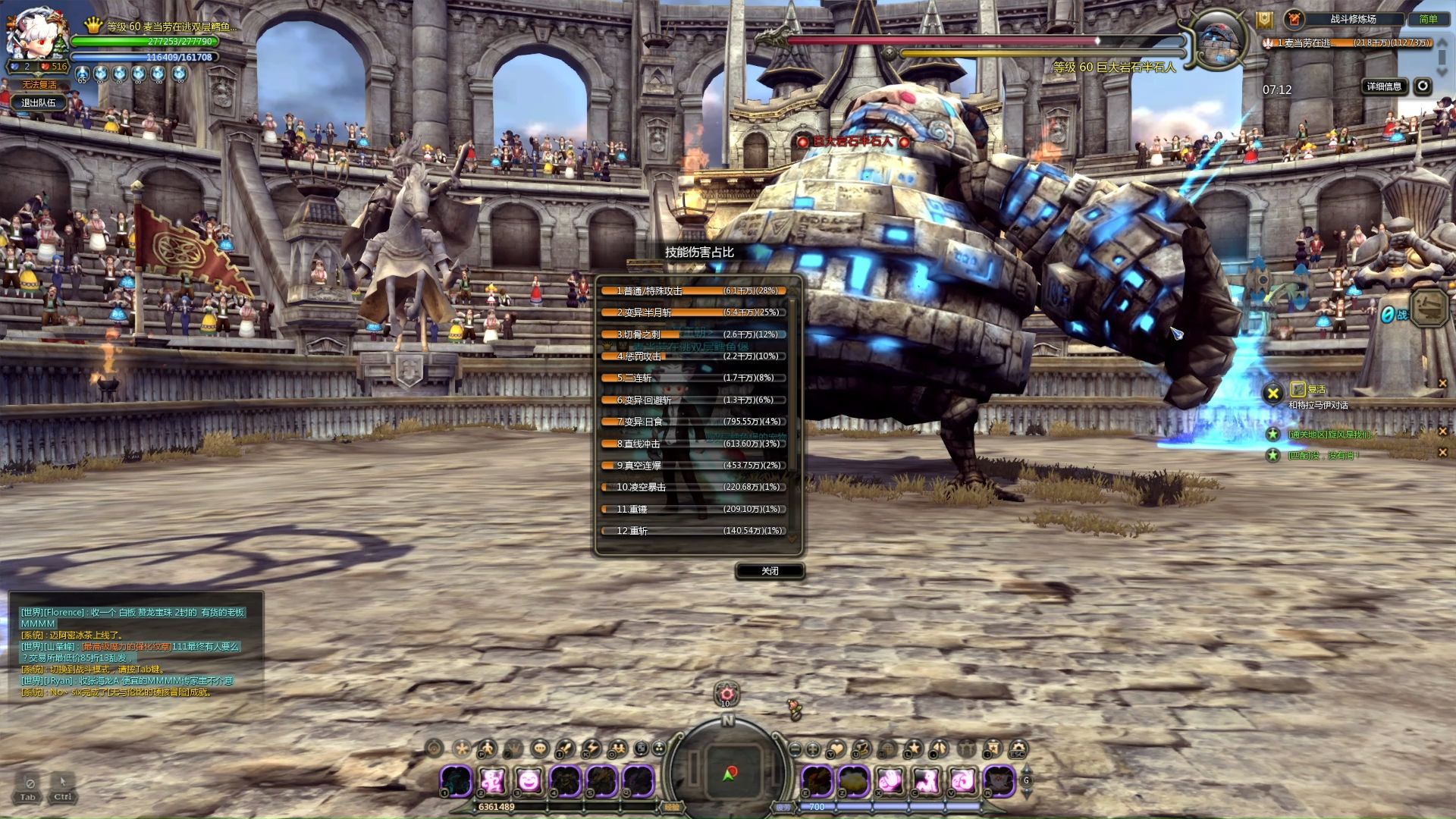Click the chat log window
The image size is (1456, 819).
pyautogui.click(x=136, y=652)
